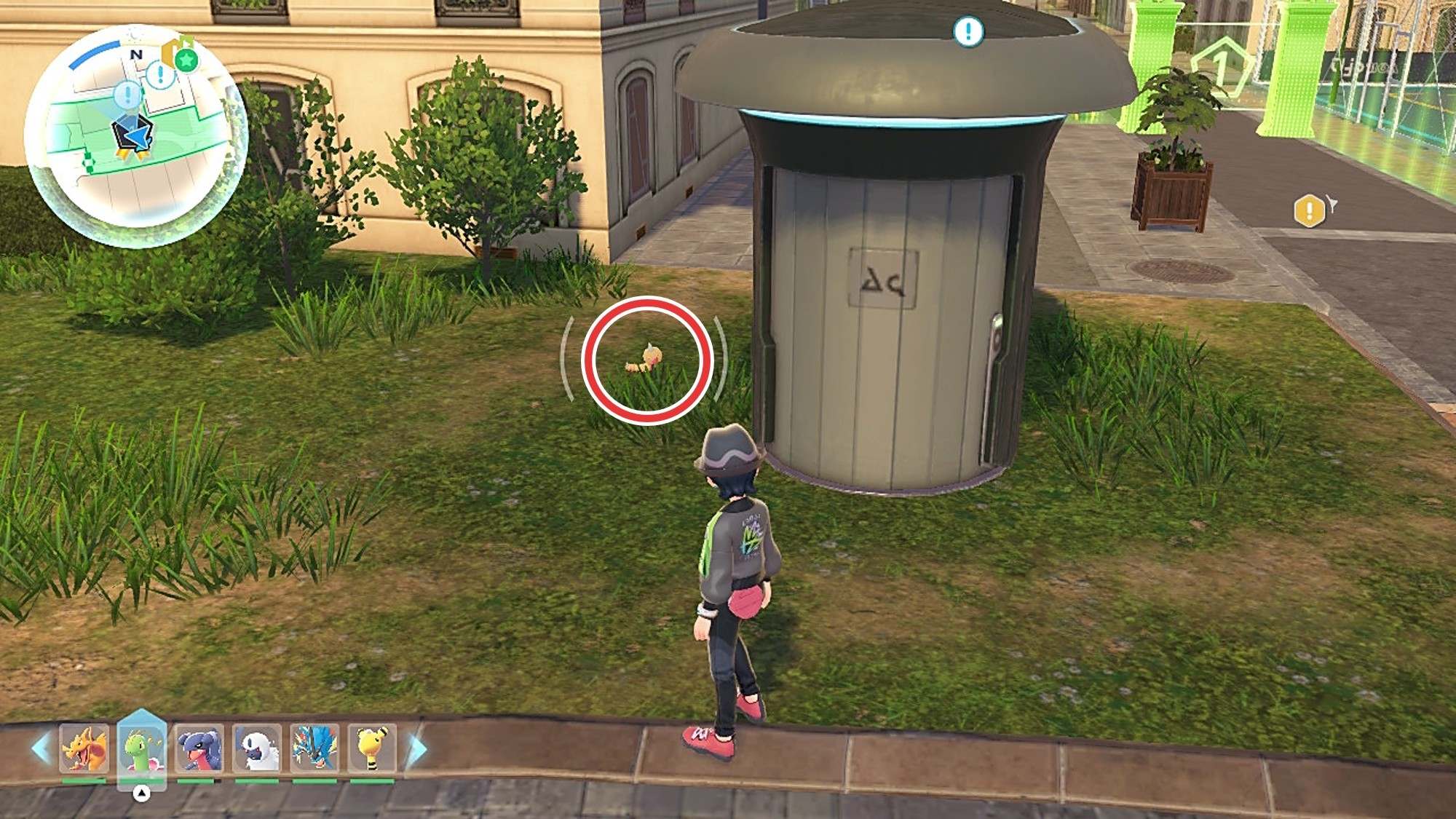Select the Gyarados party slot

point(314,748)
